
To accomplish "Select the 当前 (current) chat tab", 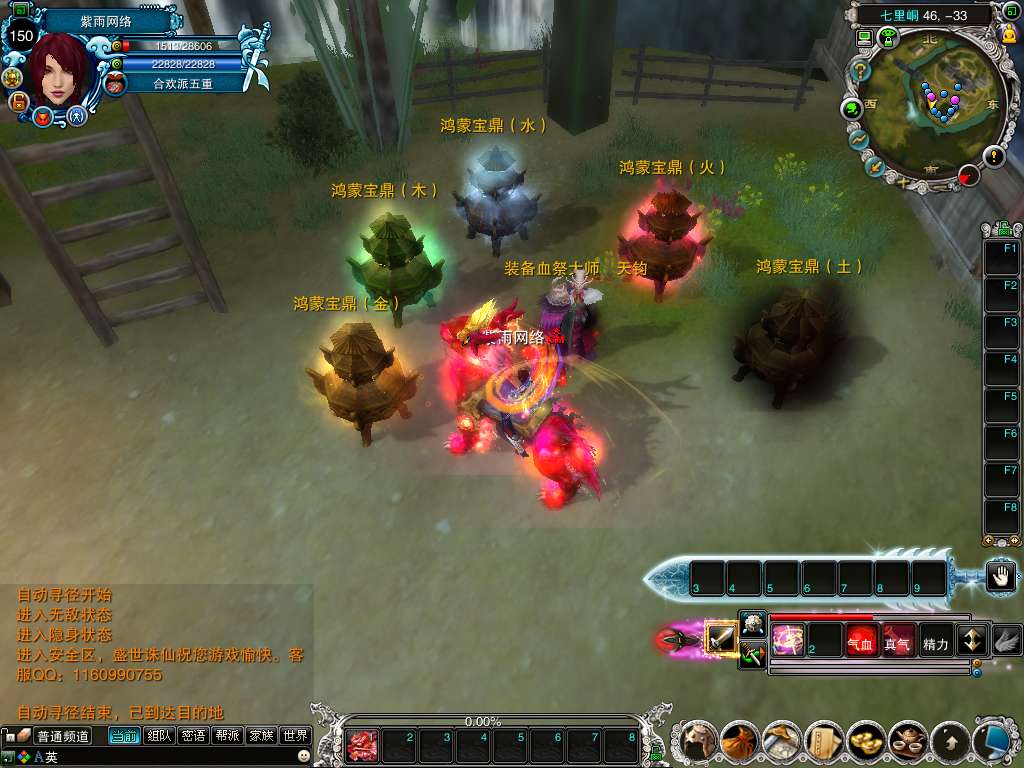I will click(x=124, y=736).
